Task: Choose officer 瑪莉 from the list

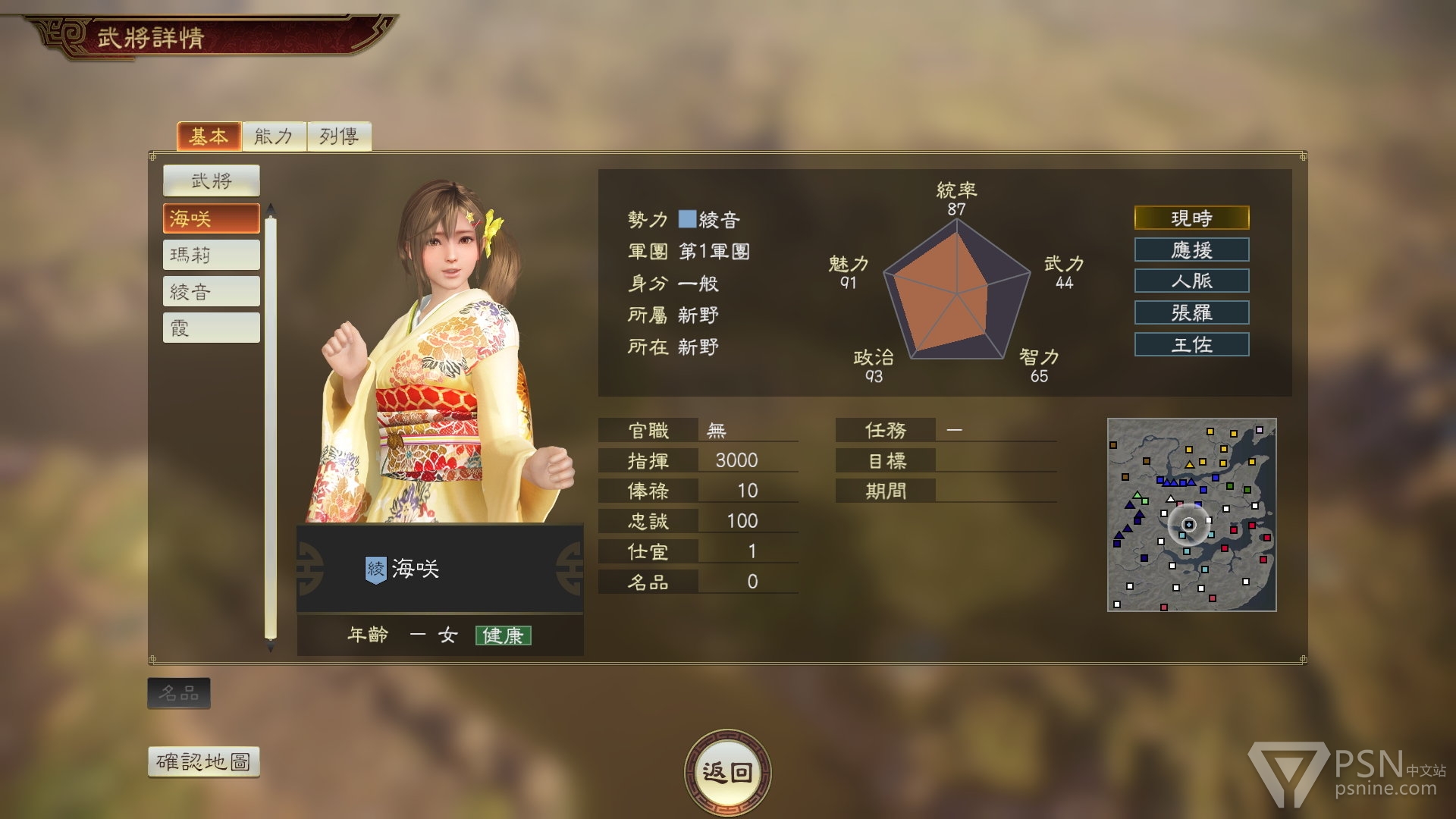Action: click(x=211, y=255)
